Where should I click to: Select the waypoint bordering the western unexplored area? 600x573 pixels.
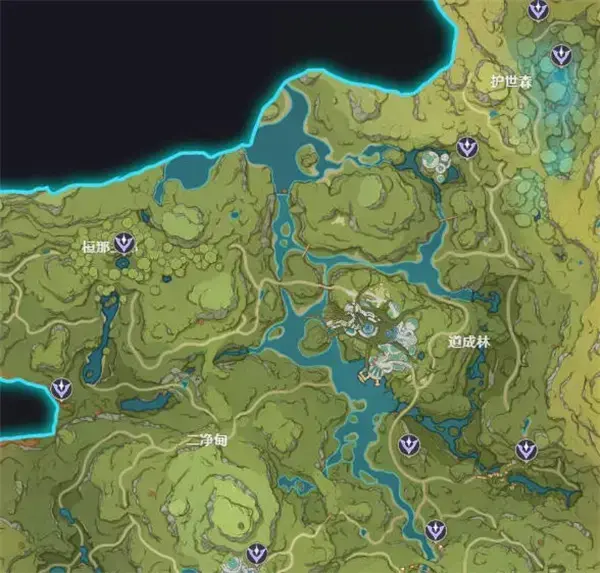click(62, 389)
